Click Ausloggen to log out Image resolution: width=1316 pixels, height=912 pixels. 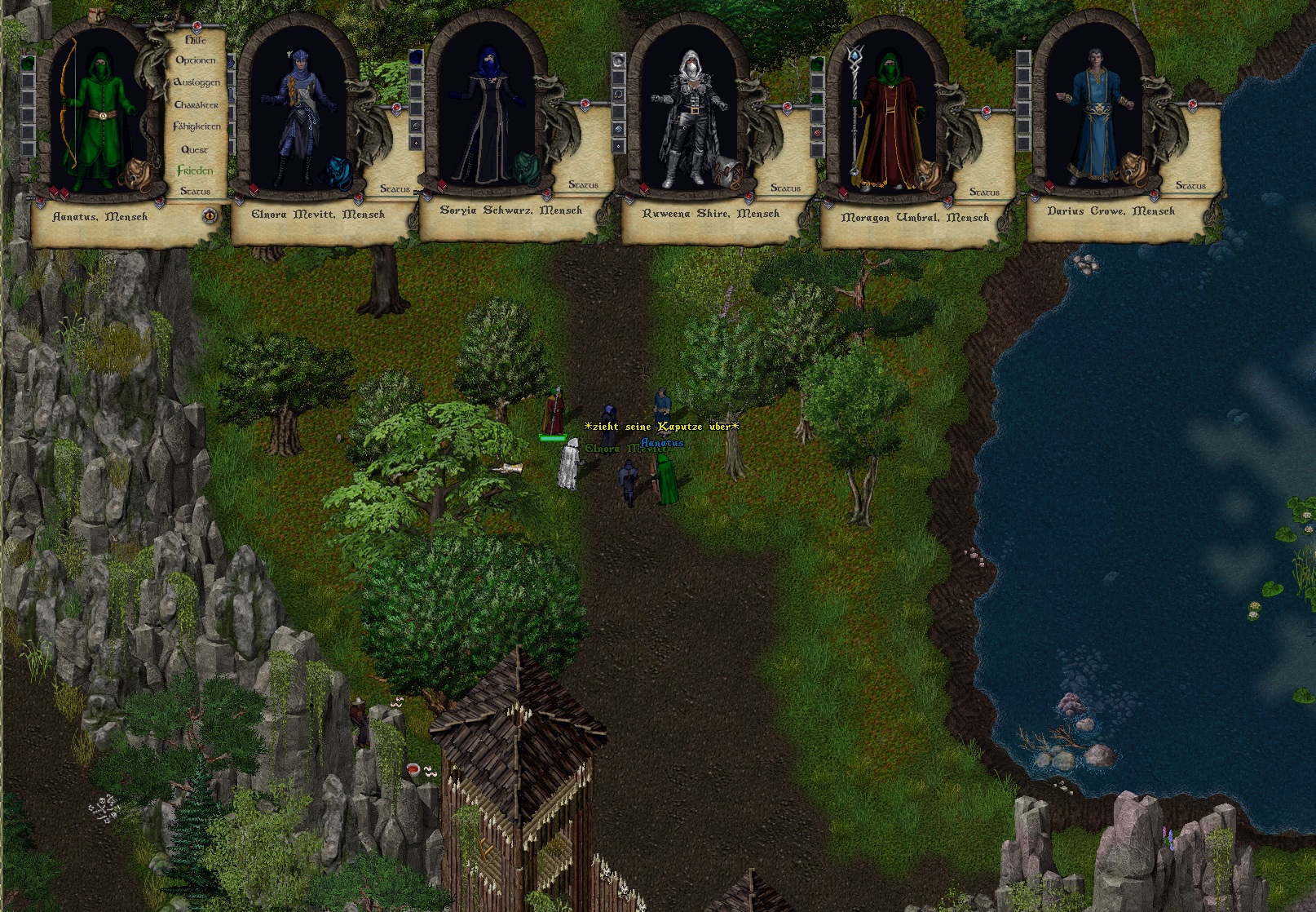(197, 82)
